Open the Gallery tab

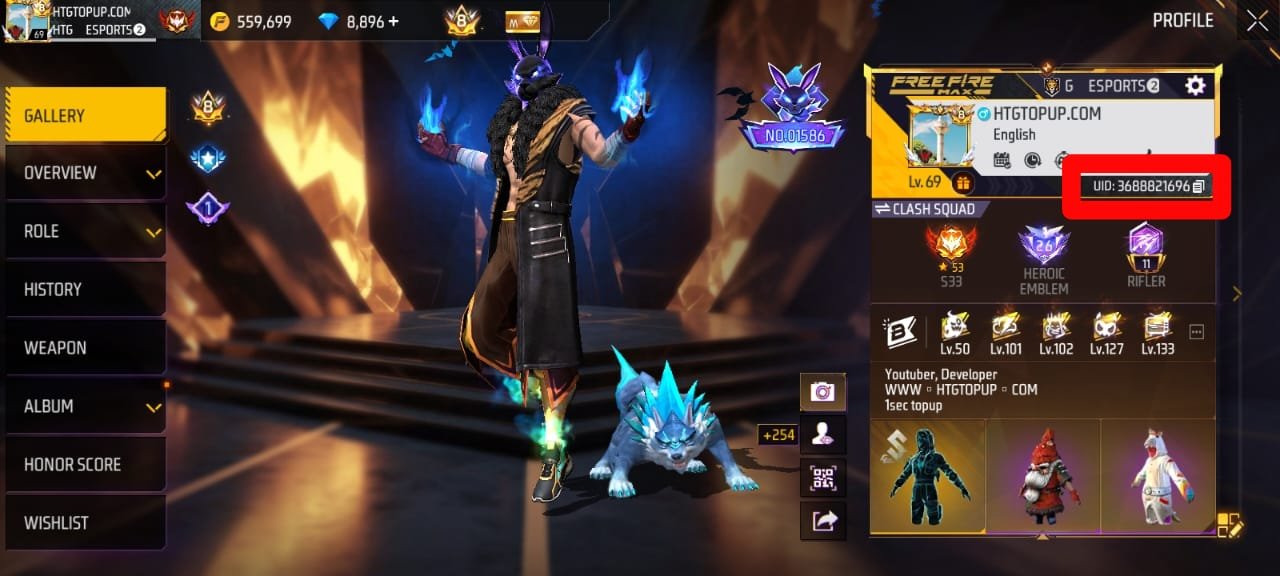pyautogui.click(x=85, y=115)
